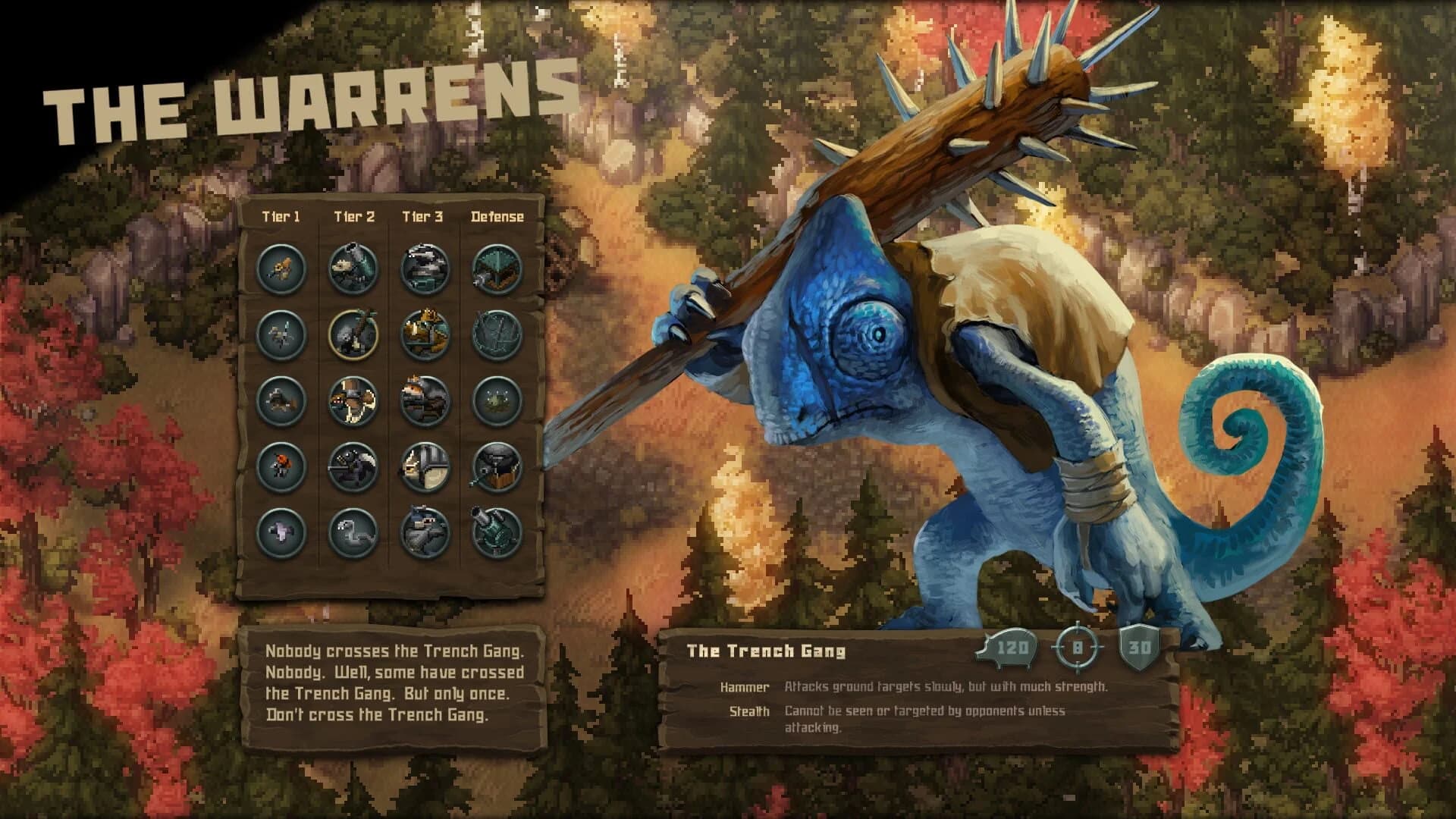Select the toad defense icon
Screen dimensions: 1456x819
494,399
